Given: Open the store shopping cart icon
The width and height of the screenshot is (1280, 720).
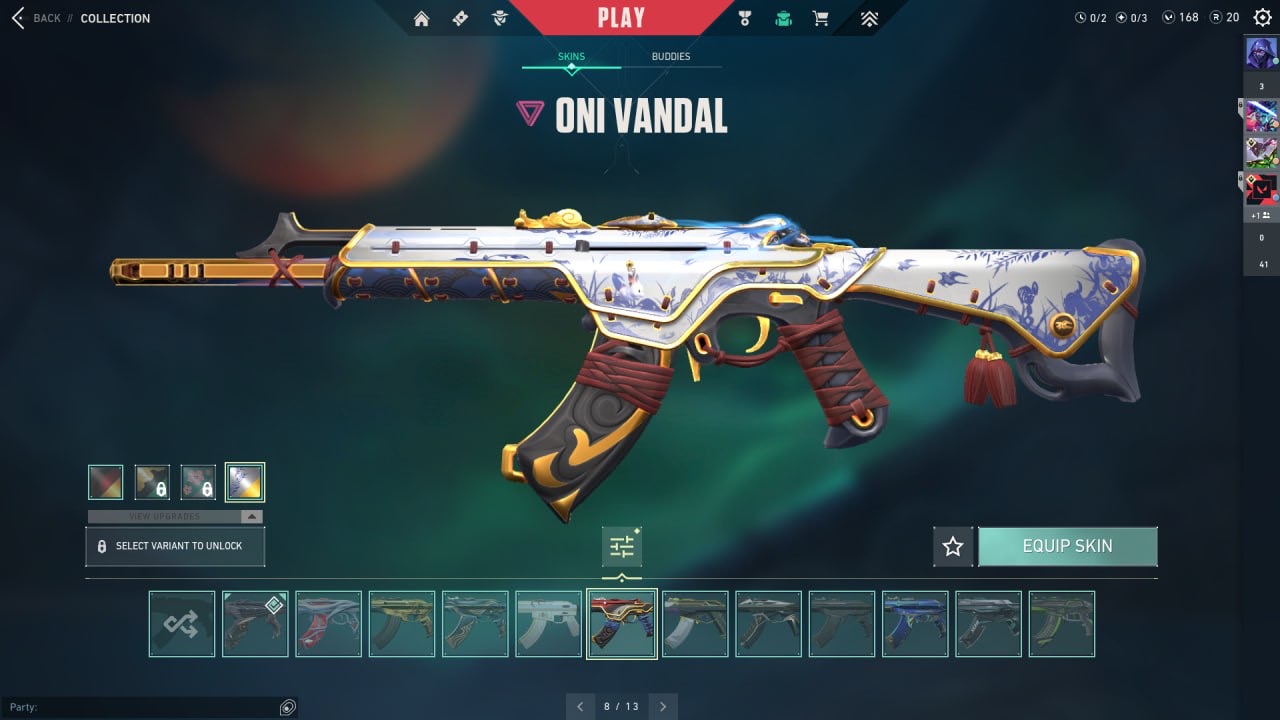Looking at the screenshot, I should pyautogui.click(x=821, y=18).
